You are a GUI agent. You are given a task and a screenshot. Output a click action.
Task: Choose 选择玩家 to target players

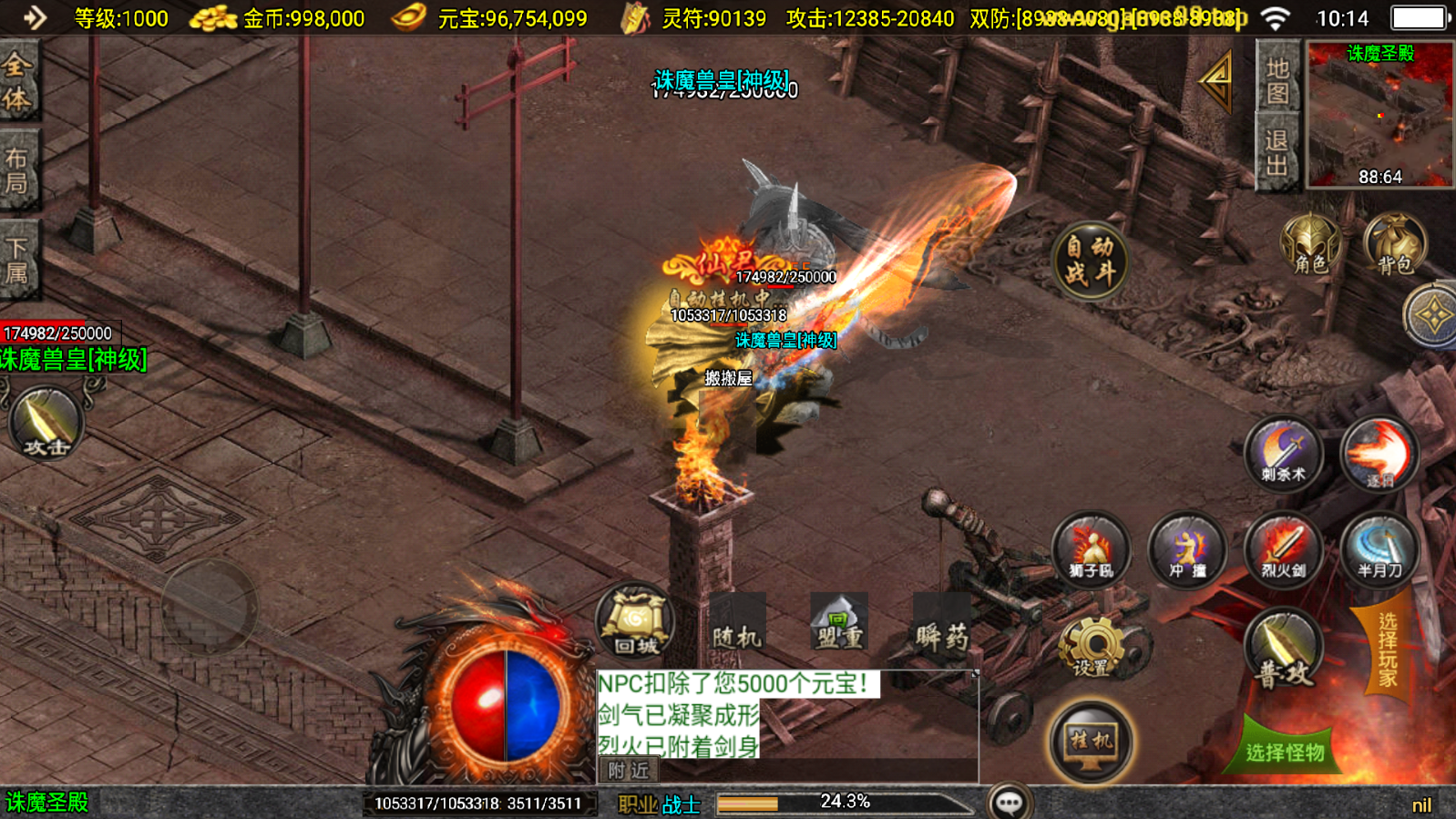[1387, 649]
